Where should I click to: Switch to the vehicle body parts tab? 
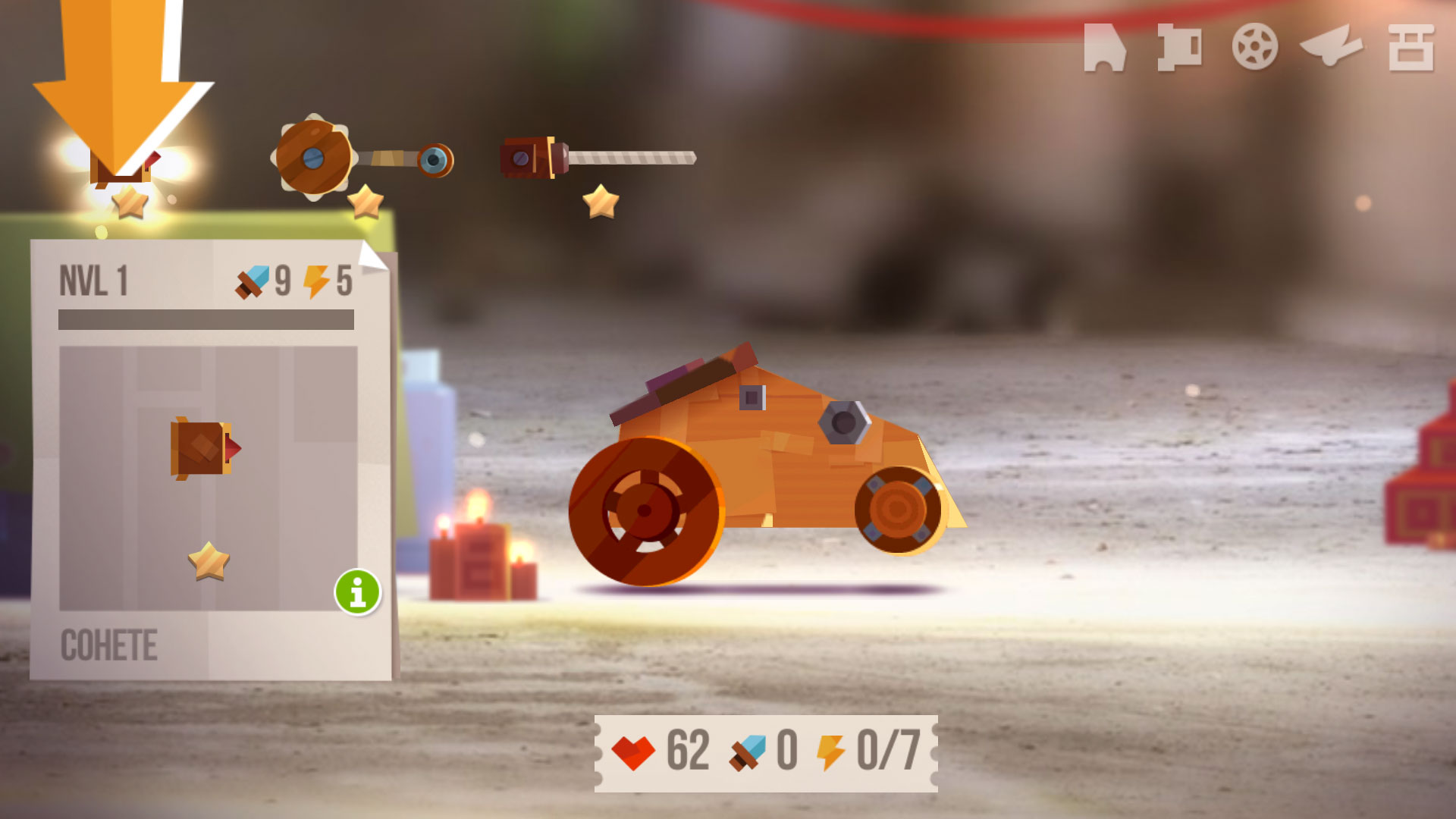tap(1104, 48)
